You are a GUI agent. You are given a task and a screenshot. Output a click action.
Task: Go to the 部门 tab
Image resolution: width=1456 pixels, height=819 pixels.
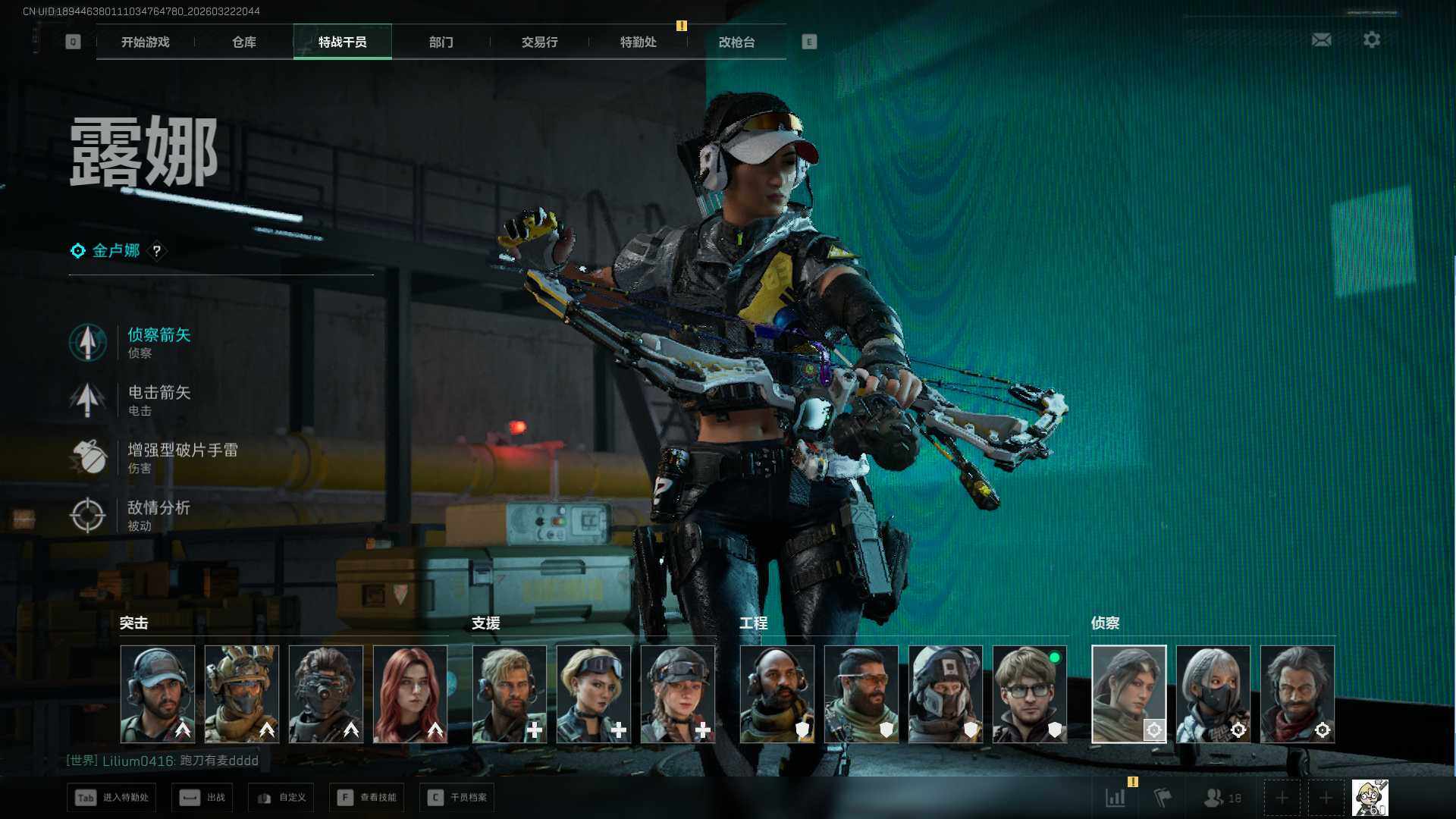click(x=441, y=42)
